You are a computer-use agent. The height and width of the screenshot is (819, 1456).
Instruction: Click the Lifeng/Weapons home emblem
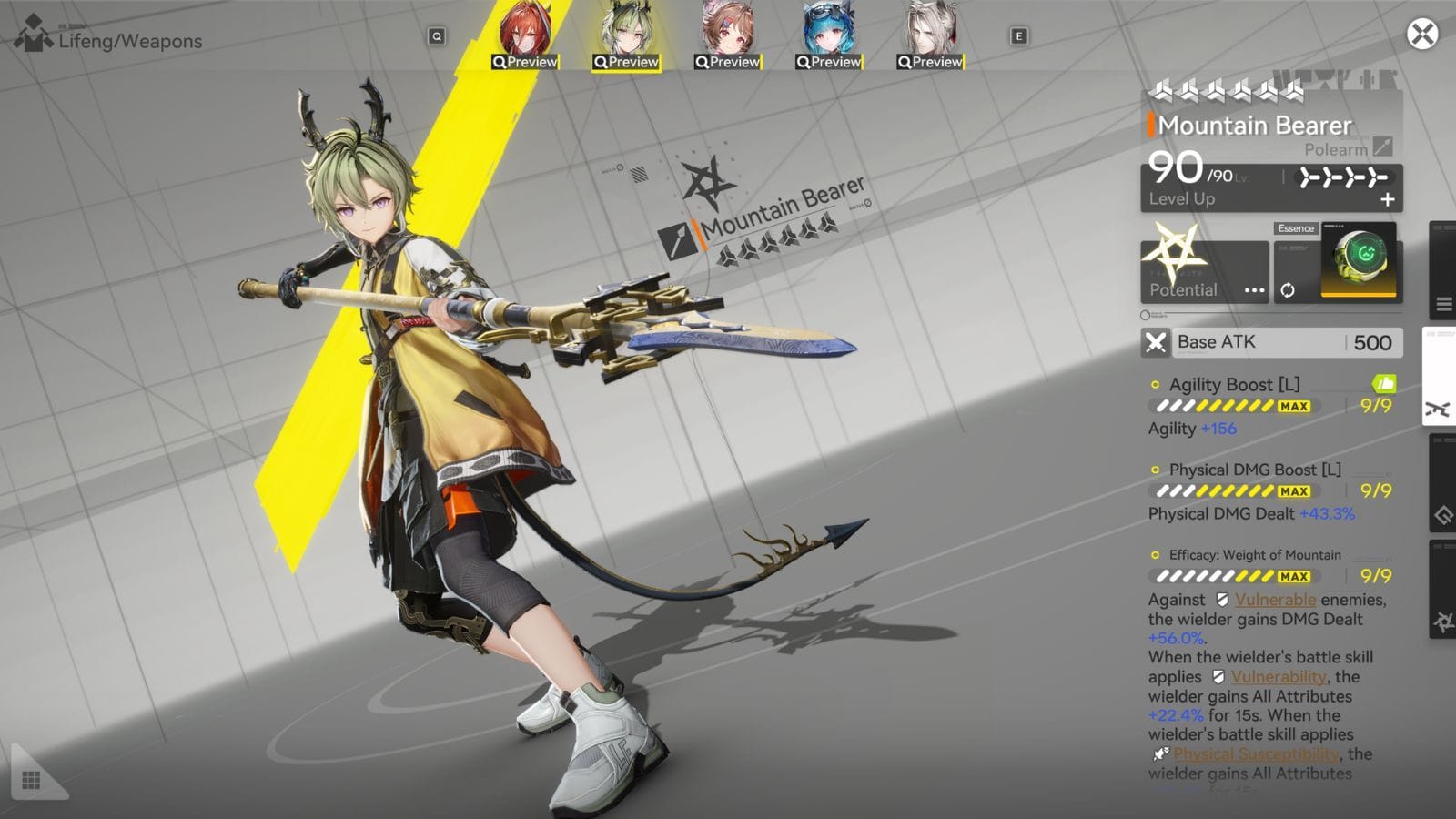[x=33, y=36]
